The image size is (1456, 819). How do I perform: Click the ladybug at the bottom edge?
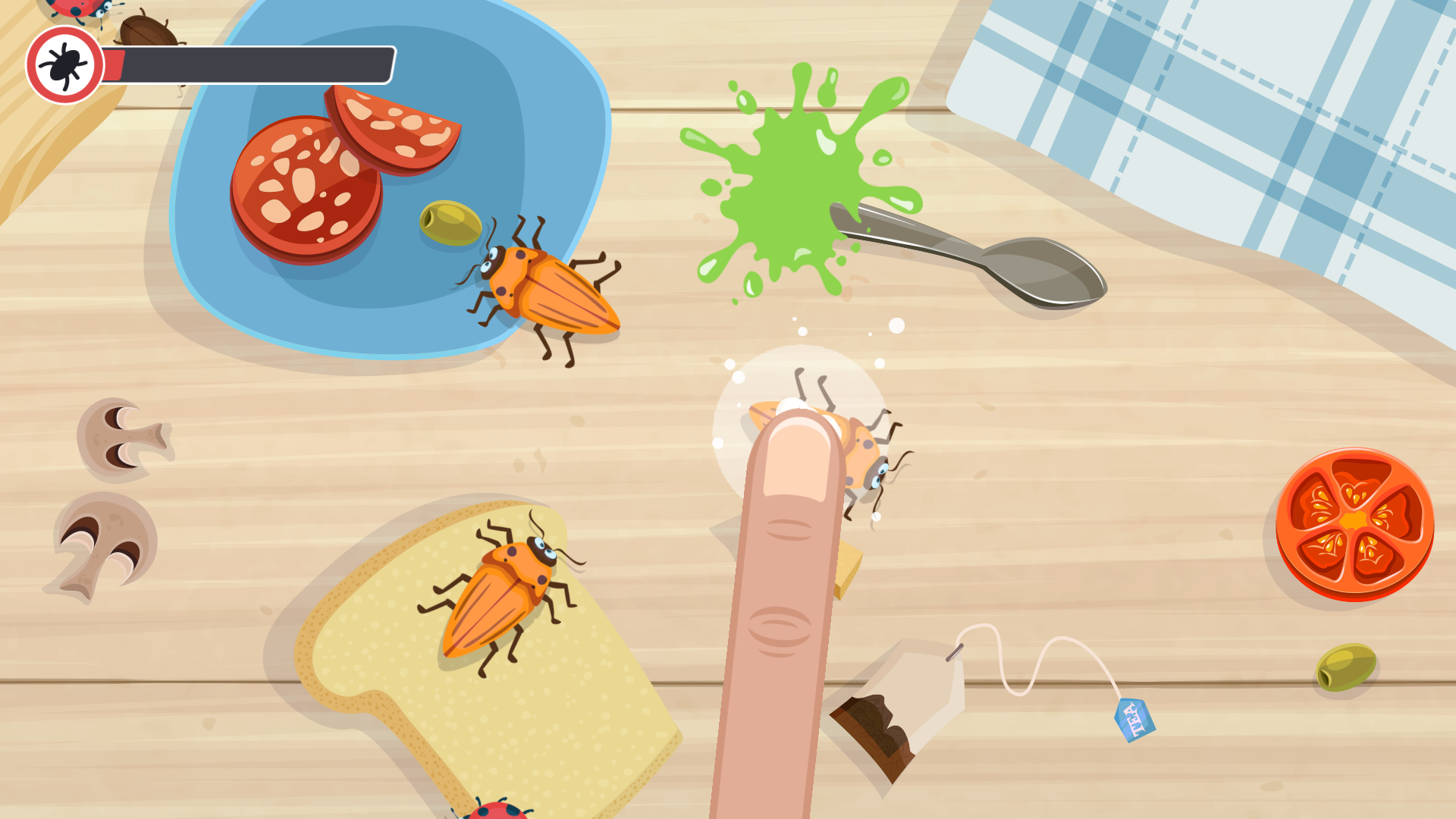tap(497, 811)
